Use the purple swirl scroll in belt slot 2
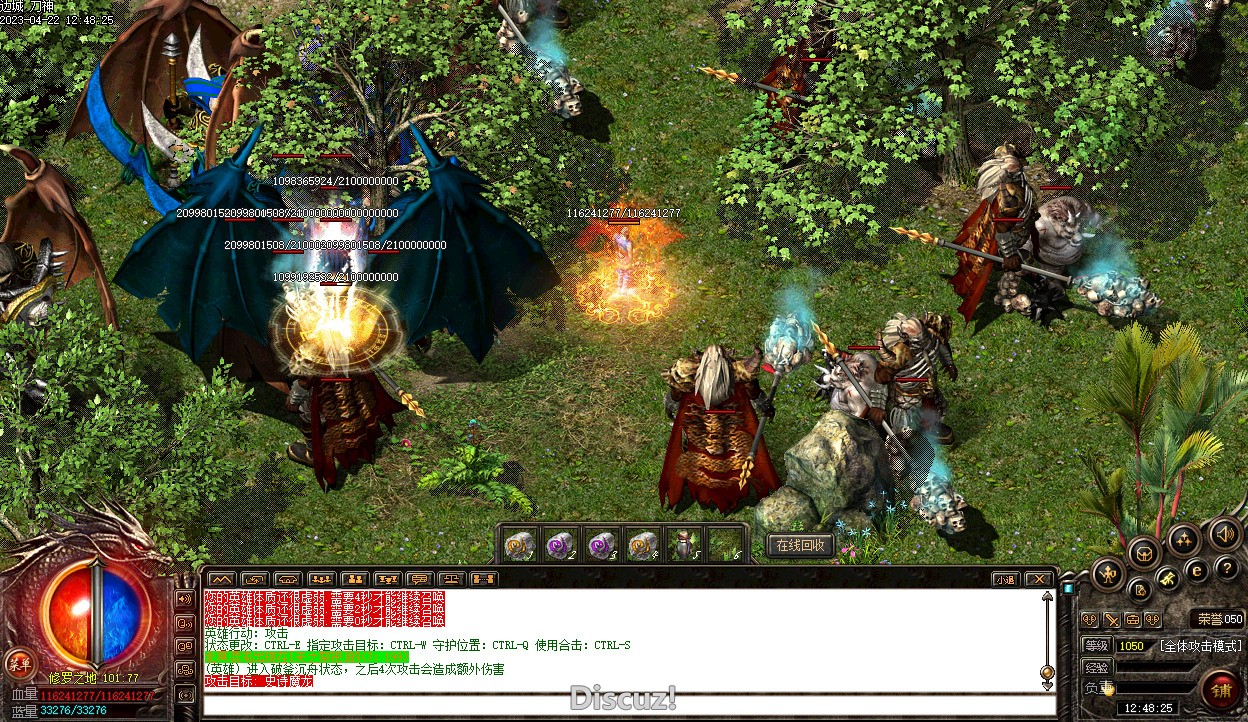The height and width of the screenshot is (722, 1248). click(560, 545)
